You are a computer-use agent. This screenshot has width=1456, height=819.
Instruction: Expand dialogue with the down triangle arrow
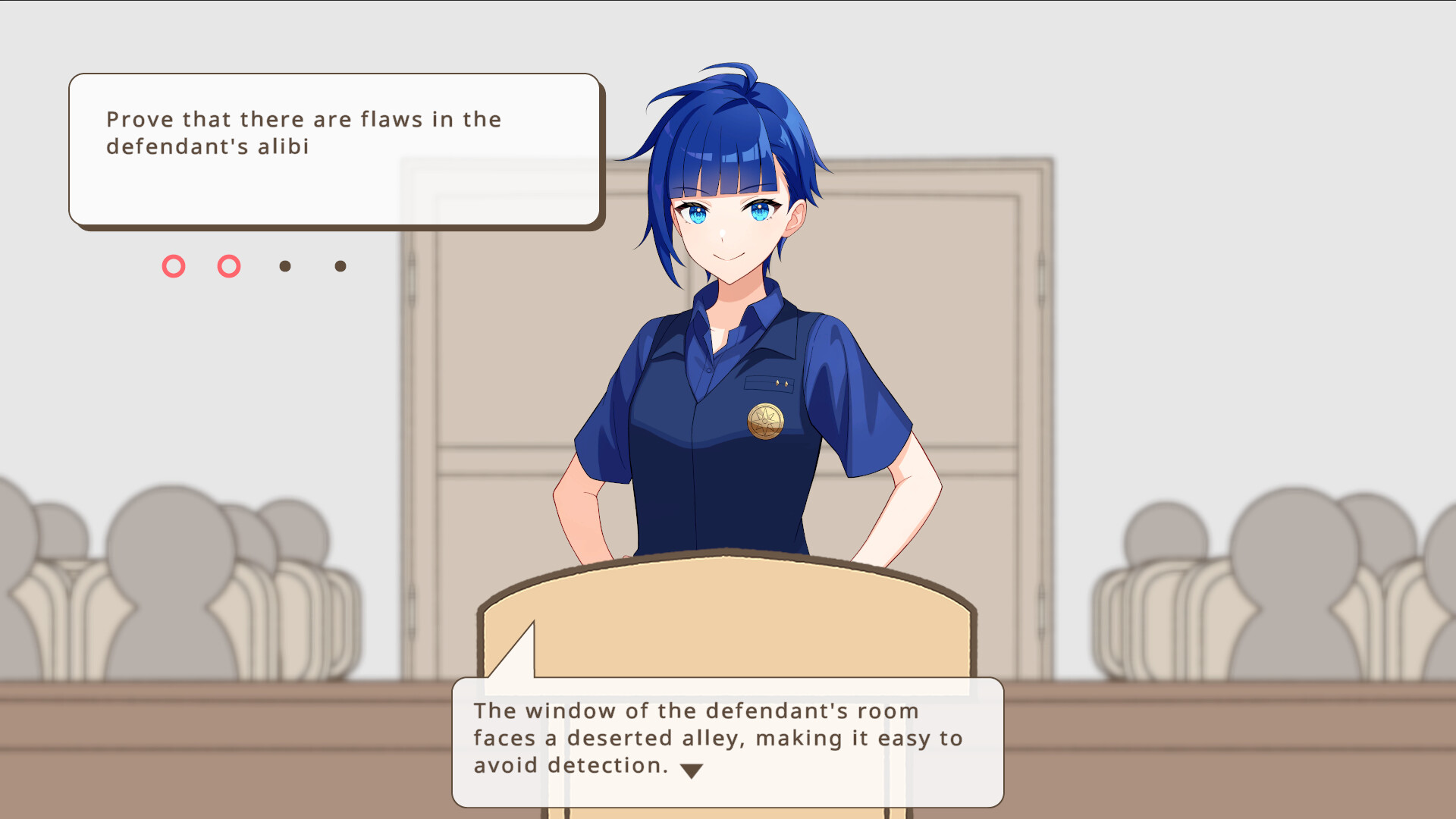coord(692,768)
